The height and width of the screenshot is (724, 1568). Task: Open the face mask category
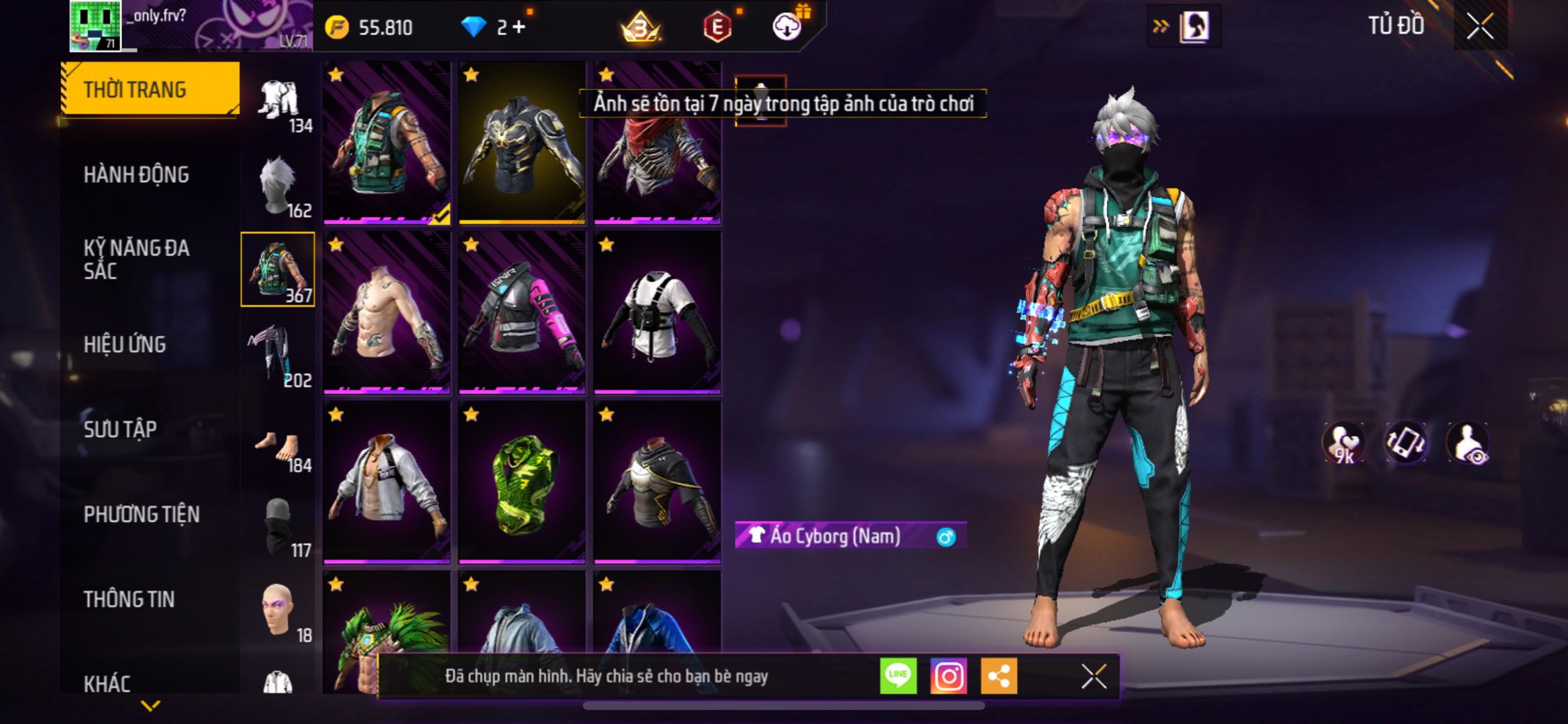tap(278, 528)
